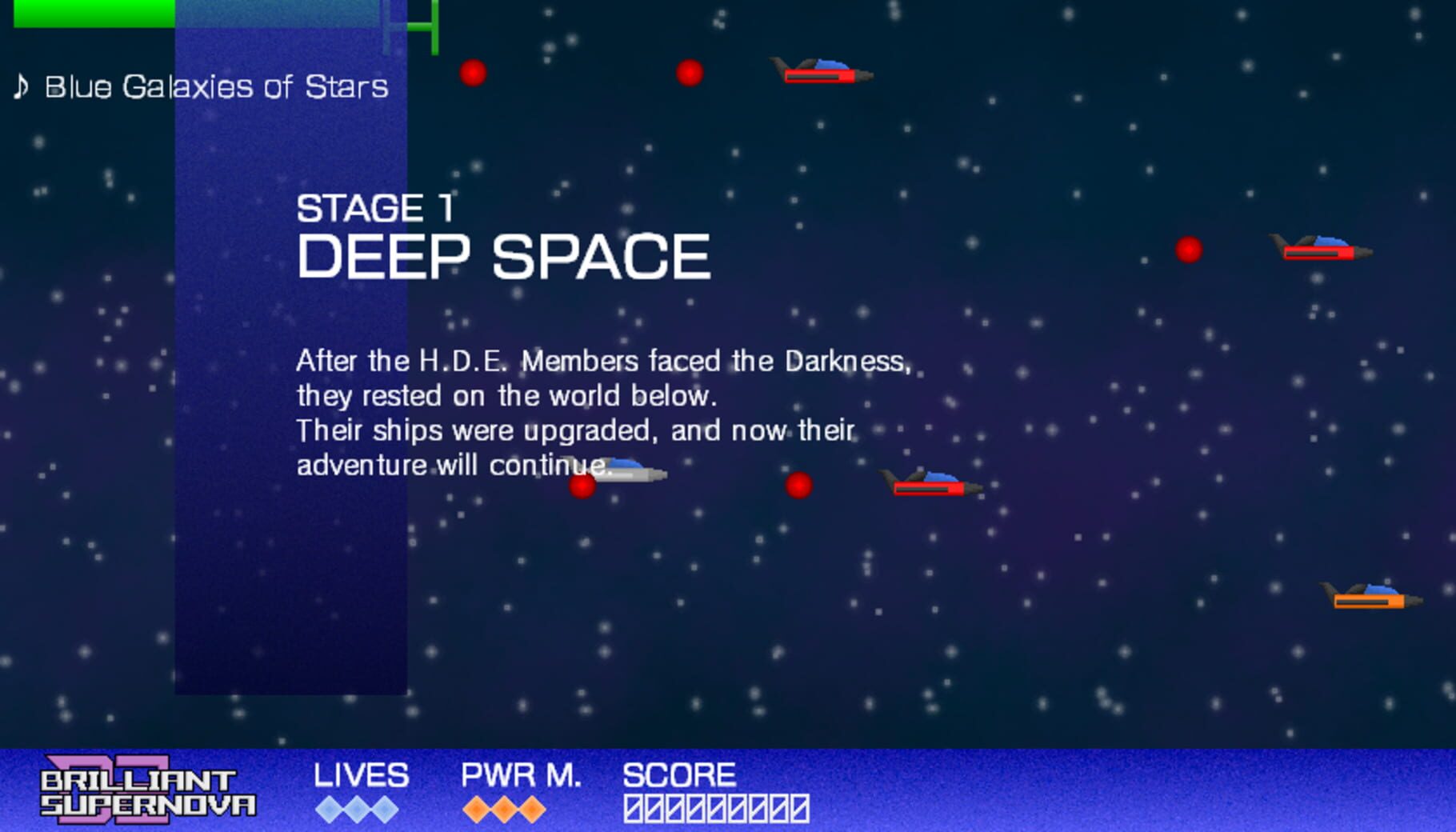Click the red orb near top center
This screenshot has height=832, width=1456.
pyautogui.click(x=689, y=74)
